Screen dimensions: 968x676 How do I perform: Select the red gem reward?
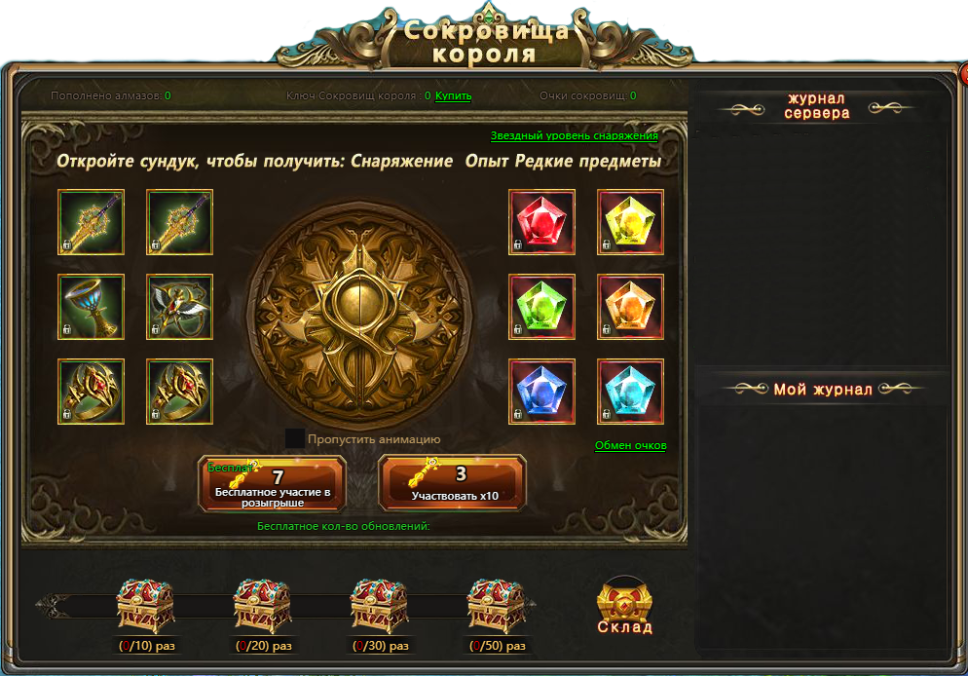[x=542, y=222]
